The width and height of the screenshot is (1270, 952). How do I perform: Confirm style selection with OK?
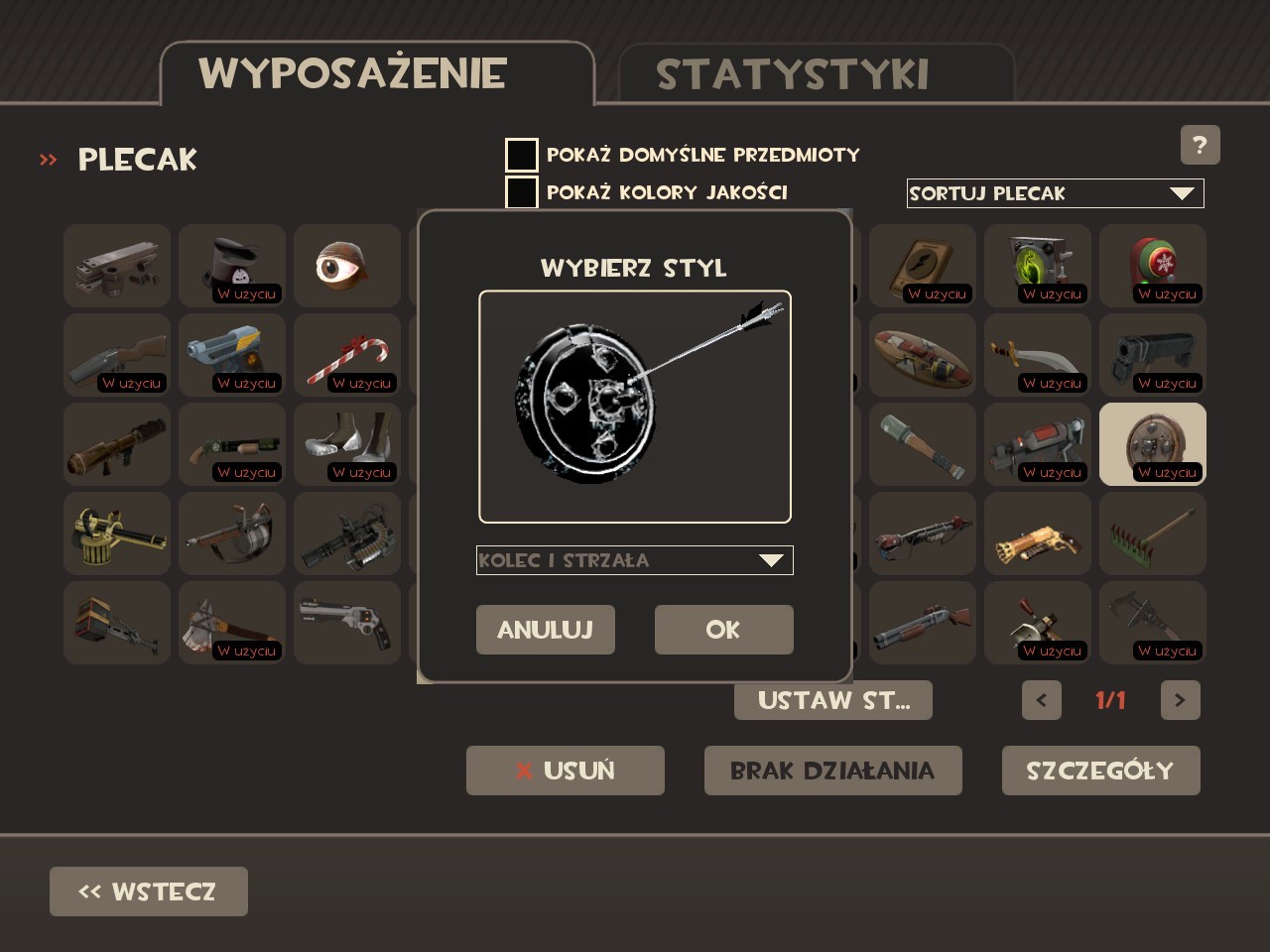tap(723, 630)
